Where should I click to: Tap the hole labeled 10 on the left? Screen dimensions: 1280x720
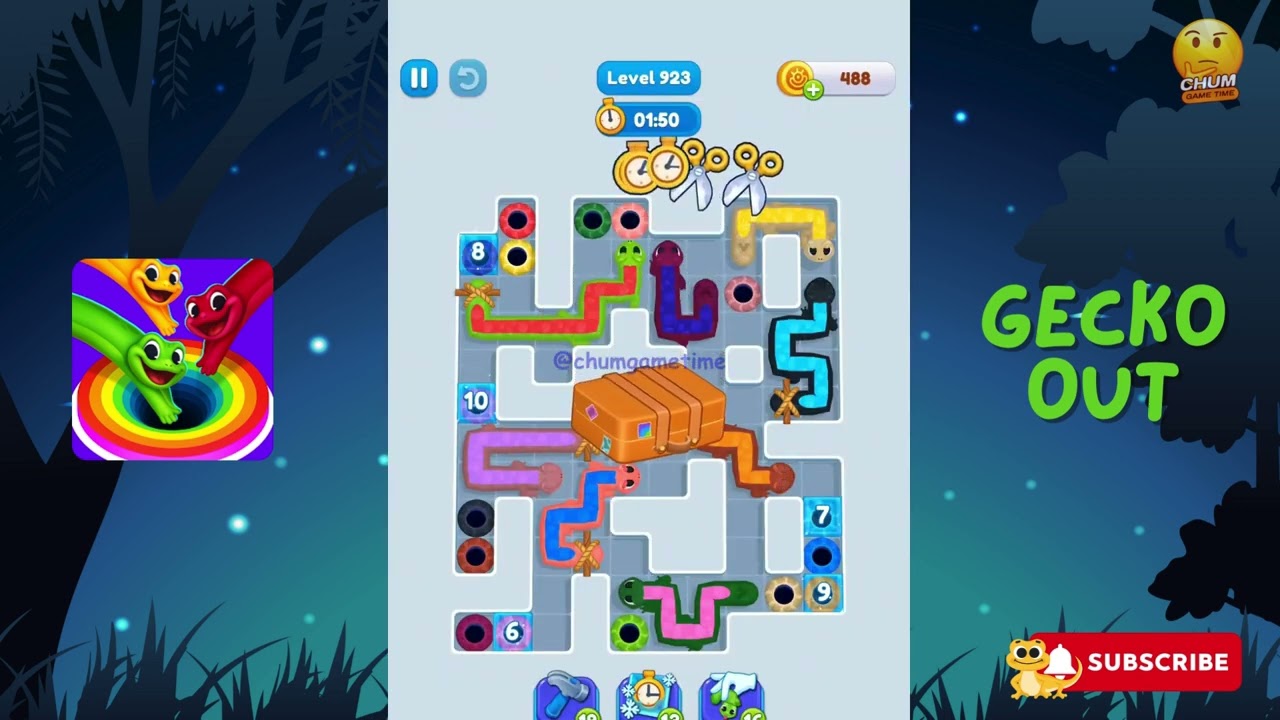pos(477,401)
